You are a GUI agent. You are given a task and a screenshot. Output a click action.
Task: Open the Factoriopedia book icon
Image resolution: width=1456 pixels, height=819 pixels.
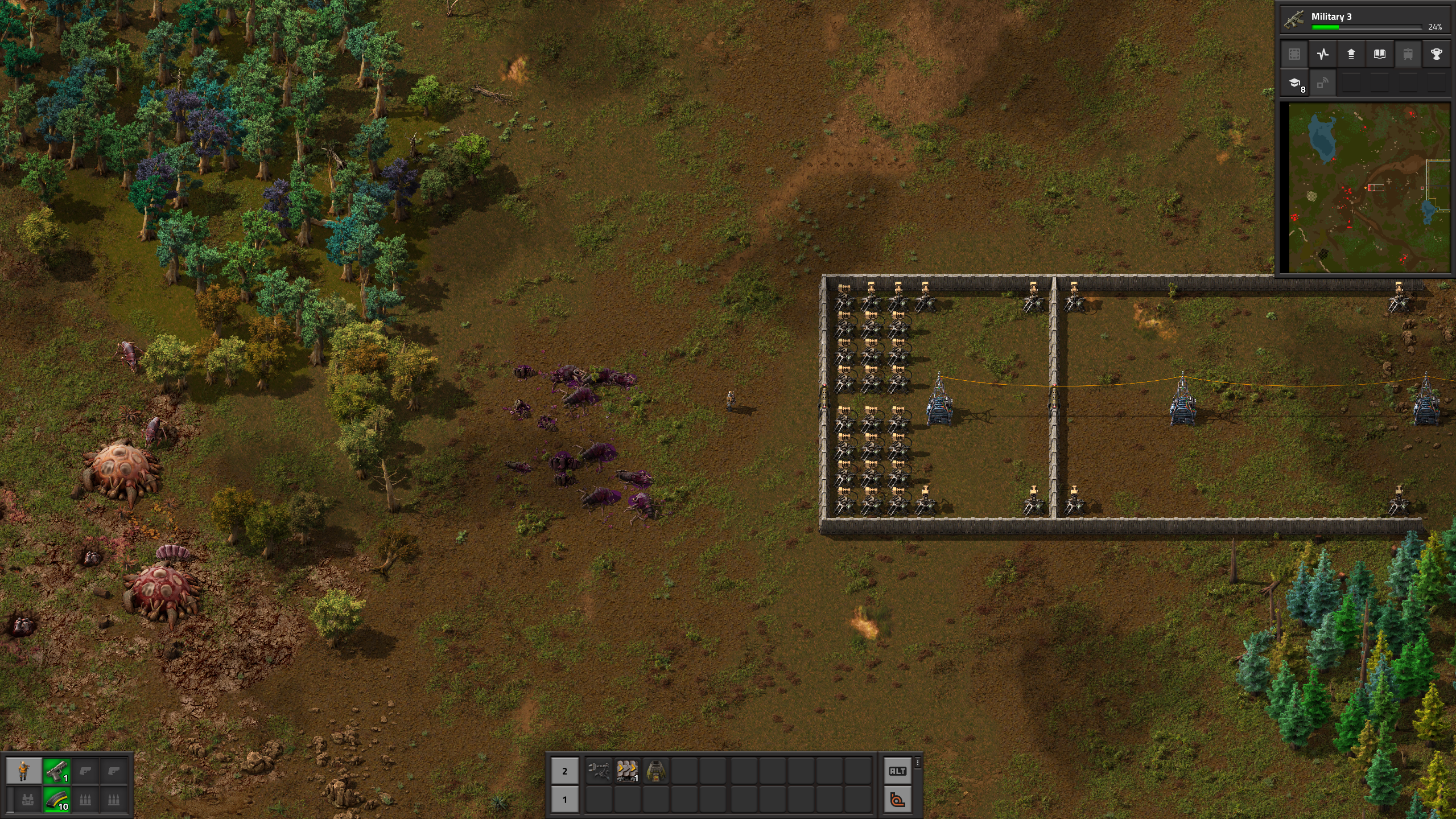(1379, 54)
